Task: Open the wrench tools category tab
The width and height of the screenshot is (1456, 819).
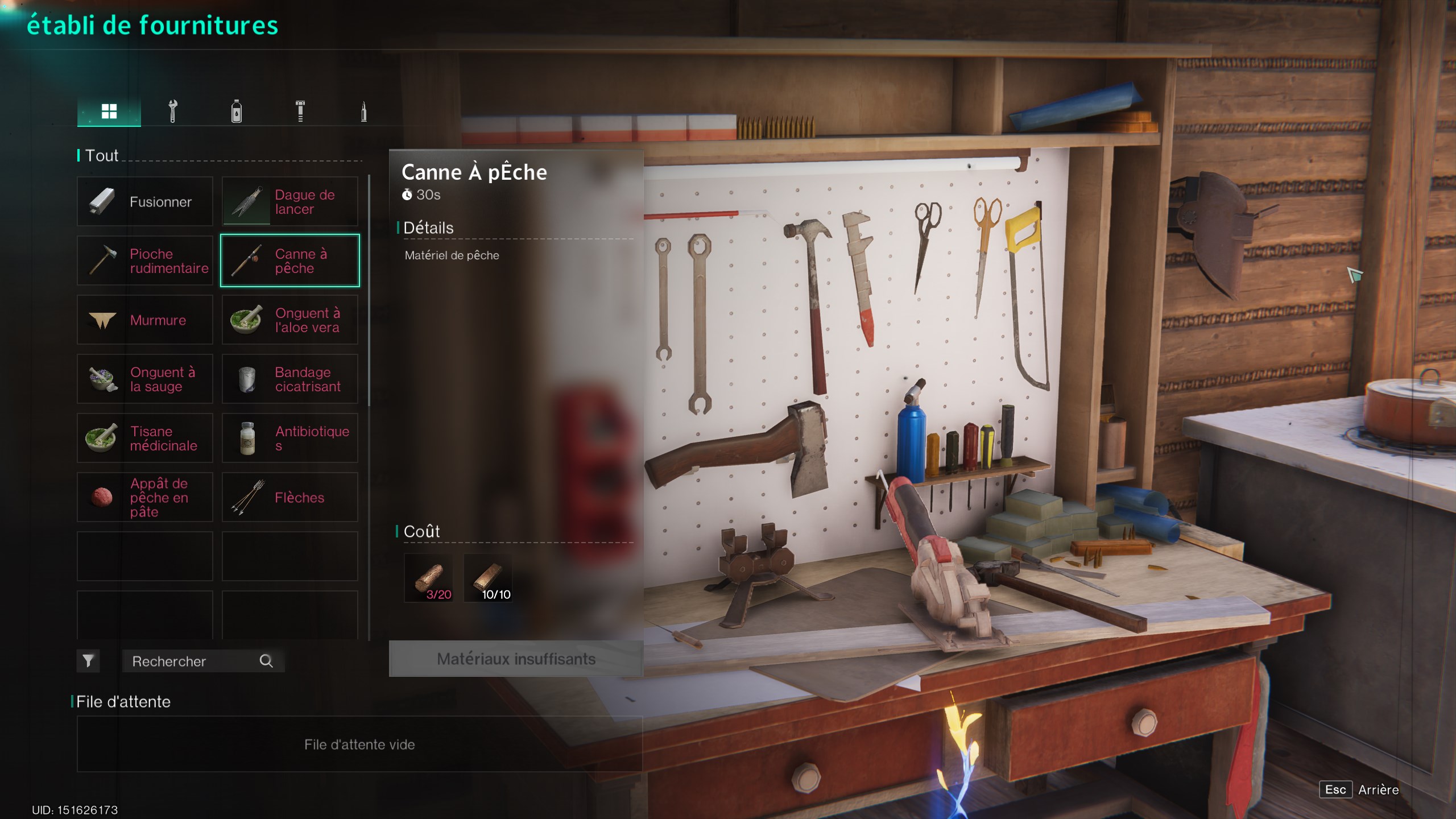Action: pyautogui.click(x=173, y=111)
